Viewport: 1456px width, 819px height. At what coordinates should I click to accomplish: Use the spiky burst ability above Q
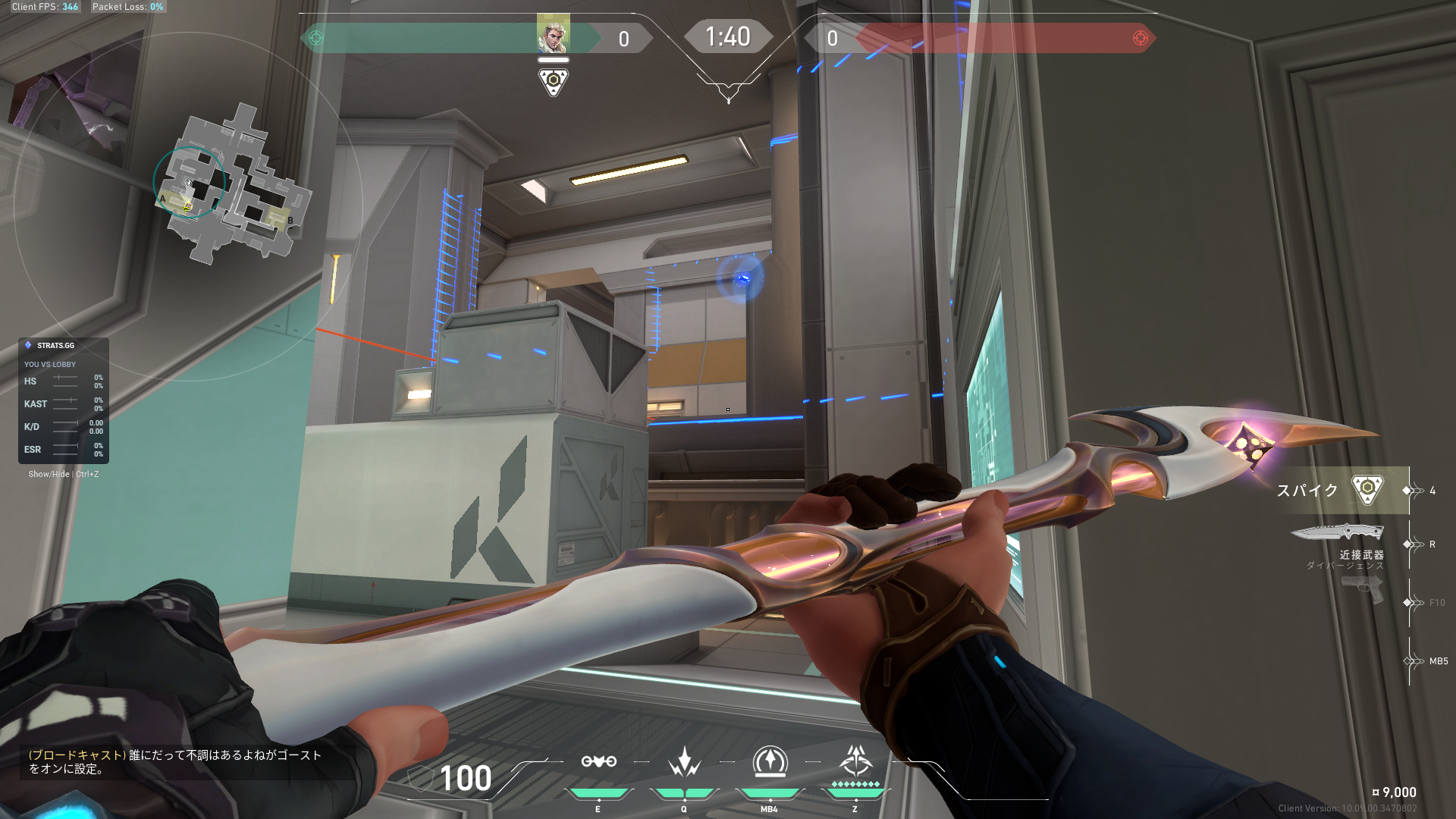[x=684, y=761]
